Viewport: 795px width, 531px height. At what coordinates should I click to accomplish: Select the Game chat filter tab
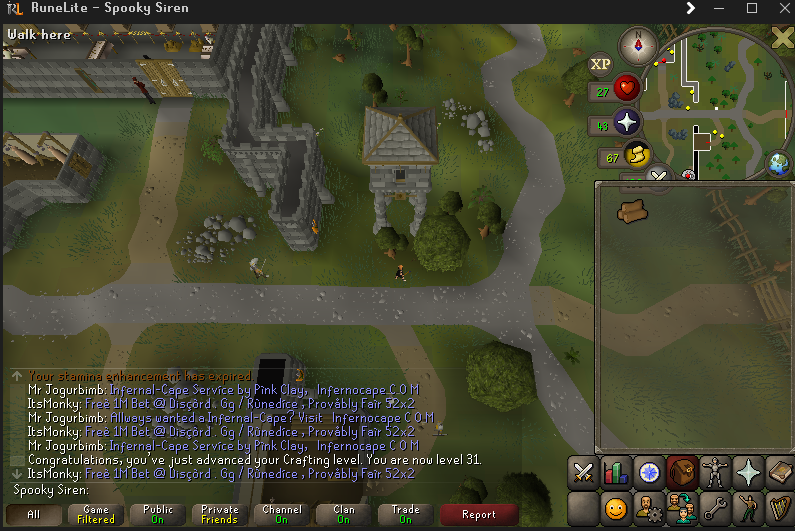point(96,514)
